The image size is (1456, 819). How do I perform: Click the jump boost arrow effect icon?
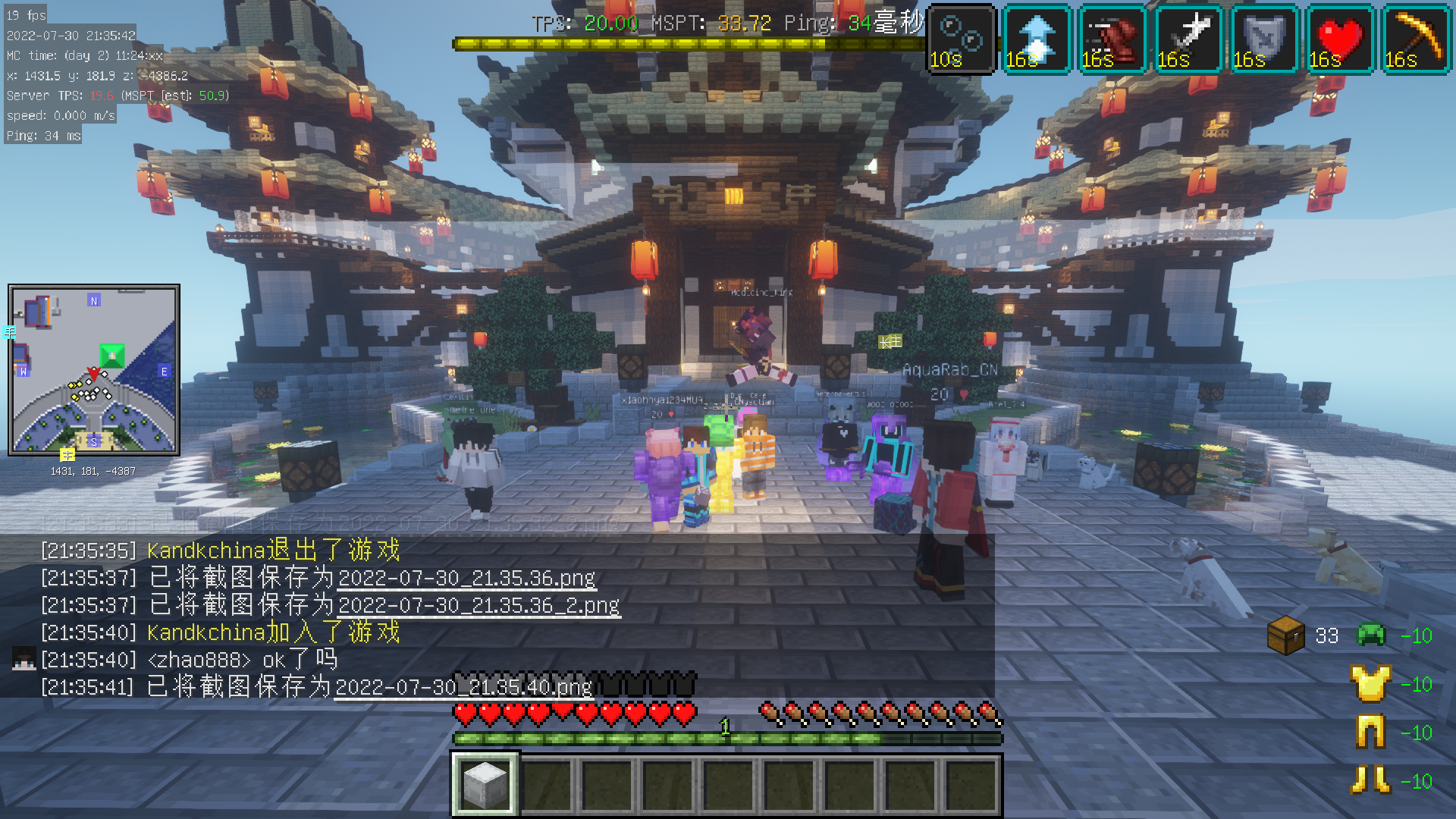[x=1037, y=39]
